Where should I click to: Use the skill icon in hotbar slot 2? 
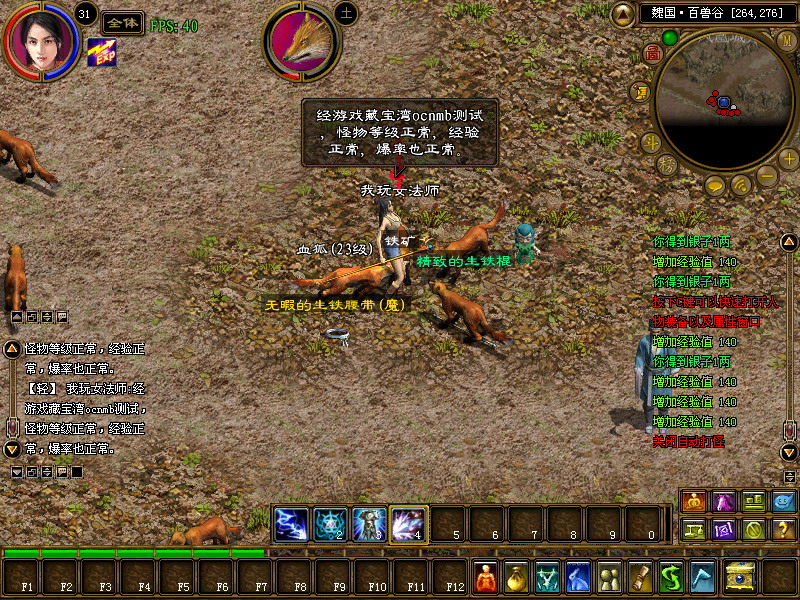click(x=331, y=523)
